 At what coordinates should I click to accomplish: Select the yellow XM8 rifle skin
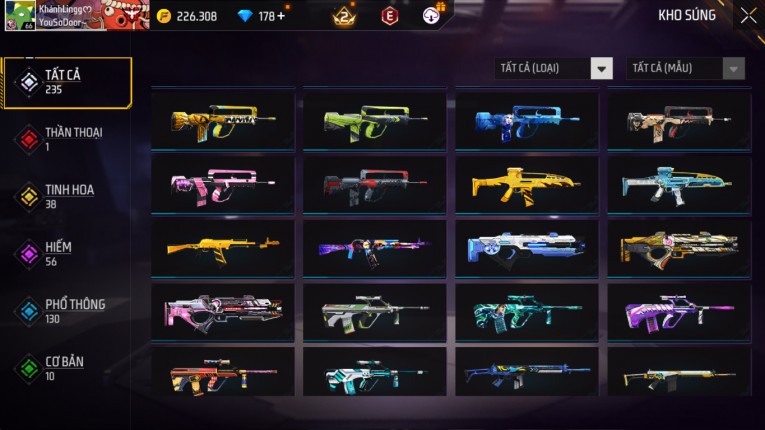(x=527, y=185)
